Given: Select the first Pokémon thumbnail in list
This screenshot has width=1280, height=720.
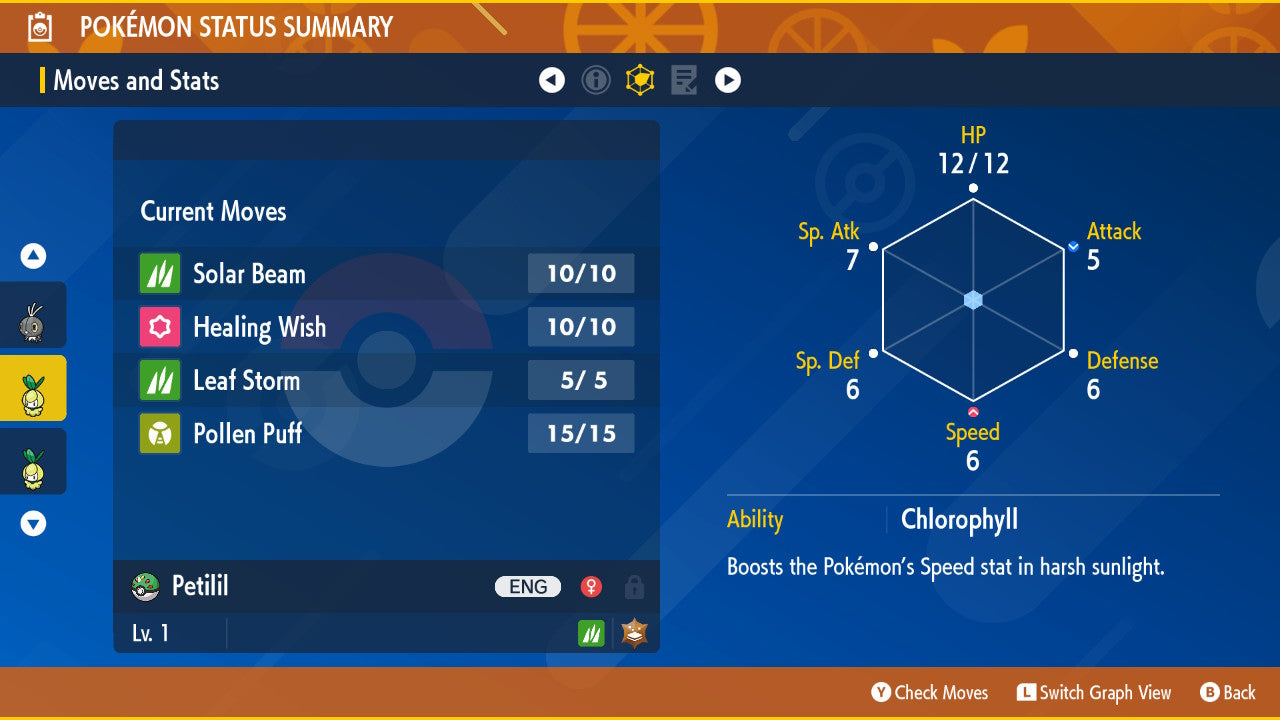Looking at the screenshot, I should (x=33, y=318).
